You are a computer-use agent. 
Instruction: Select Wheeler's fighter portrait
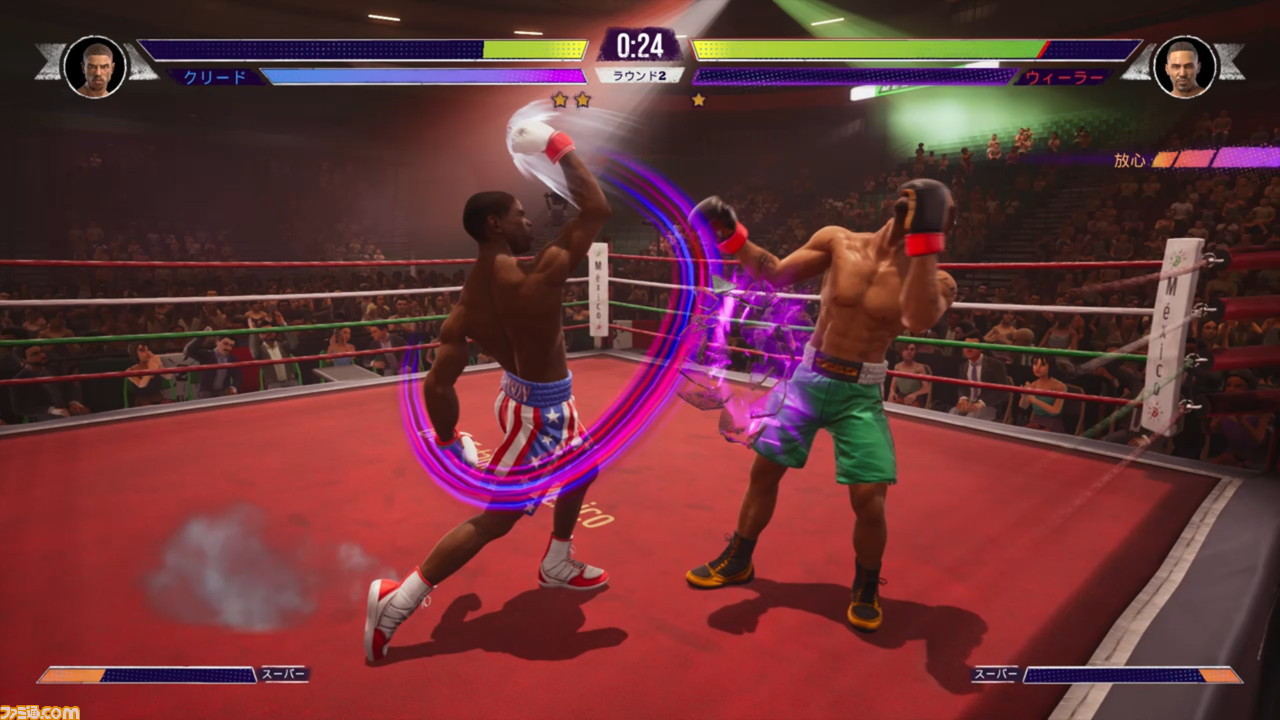click(x=1184, y=67)
